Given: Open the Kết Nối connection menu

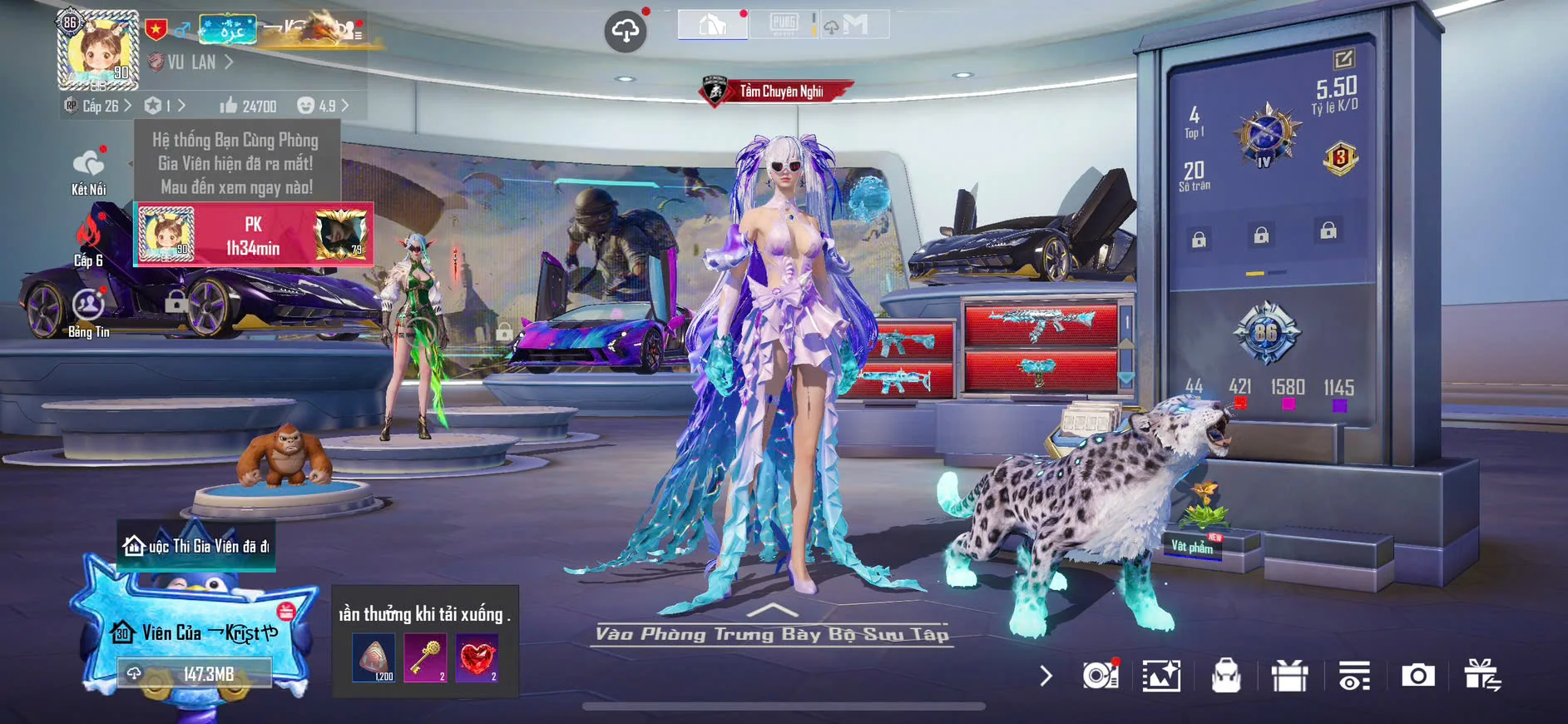Looking at the screenshot, I should tap(88, 171).
